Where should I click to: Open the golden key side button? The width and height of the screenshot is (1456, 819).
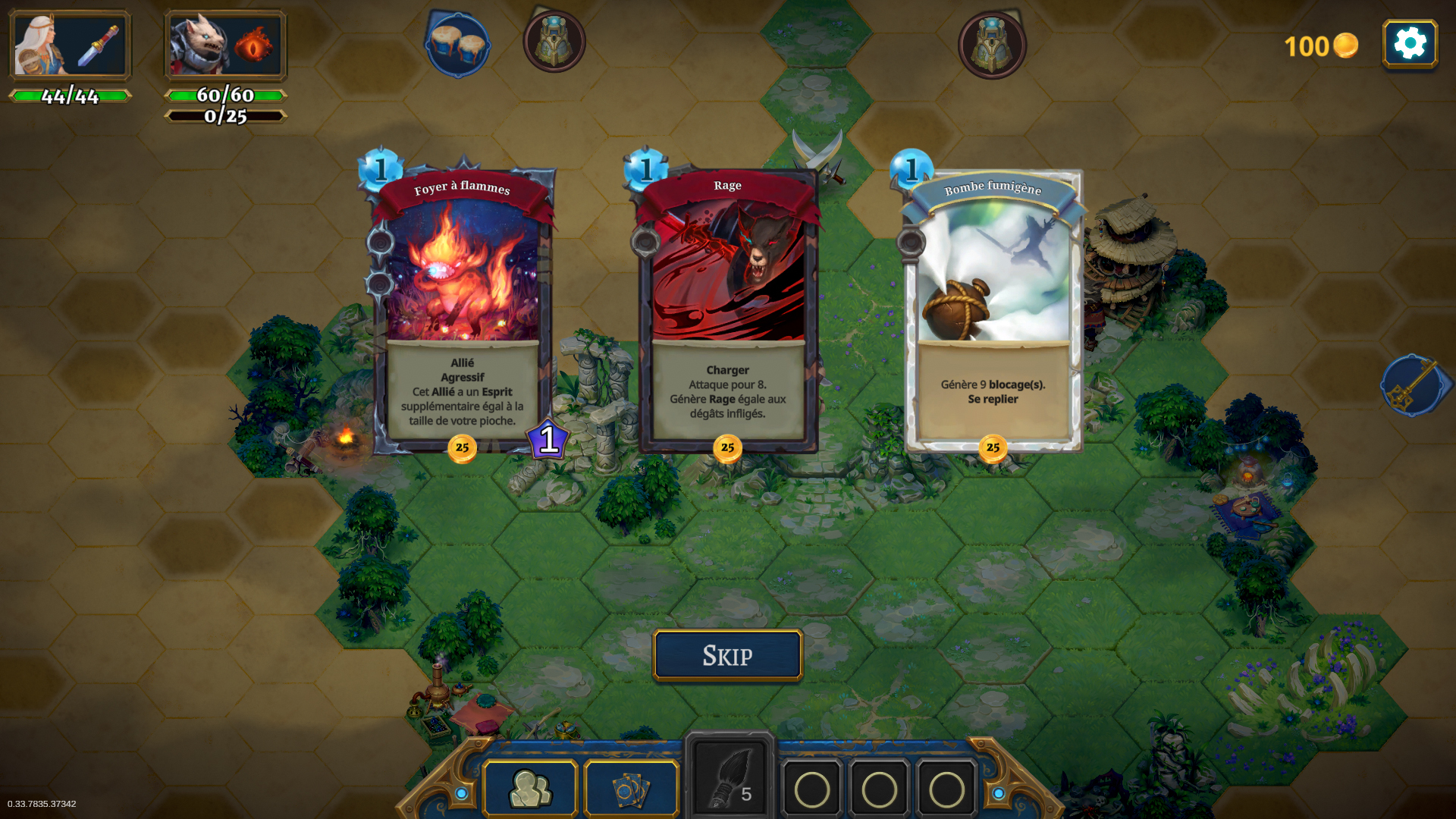pos(1414,385)
